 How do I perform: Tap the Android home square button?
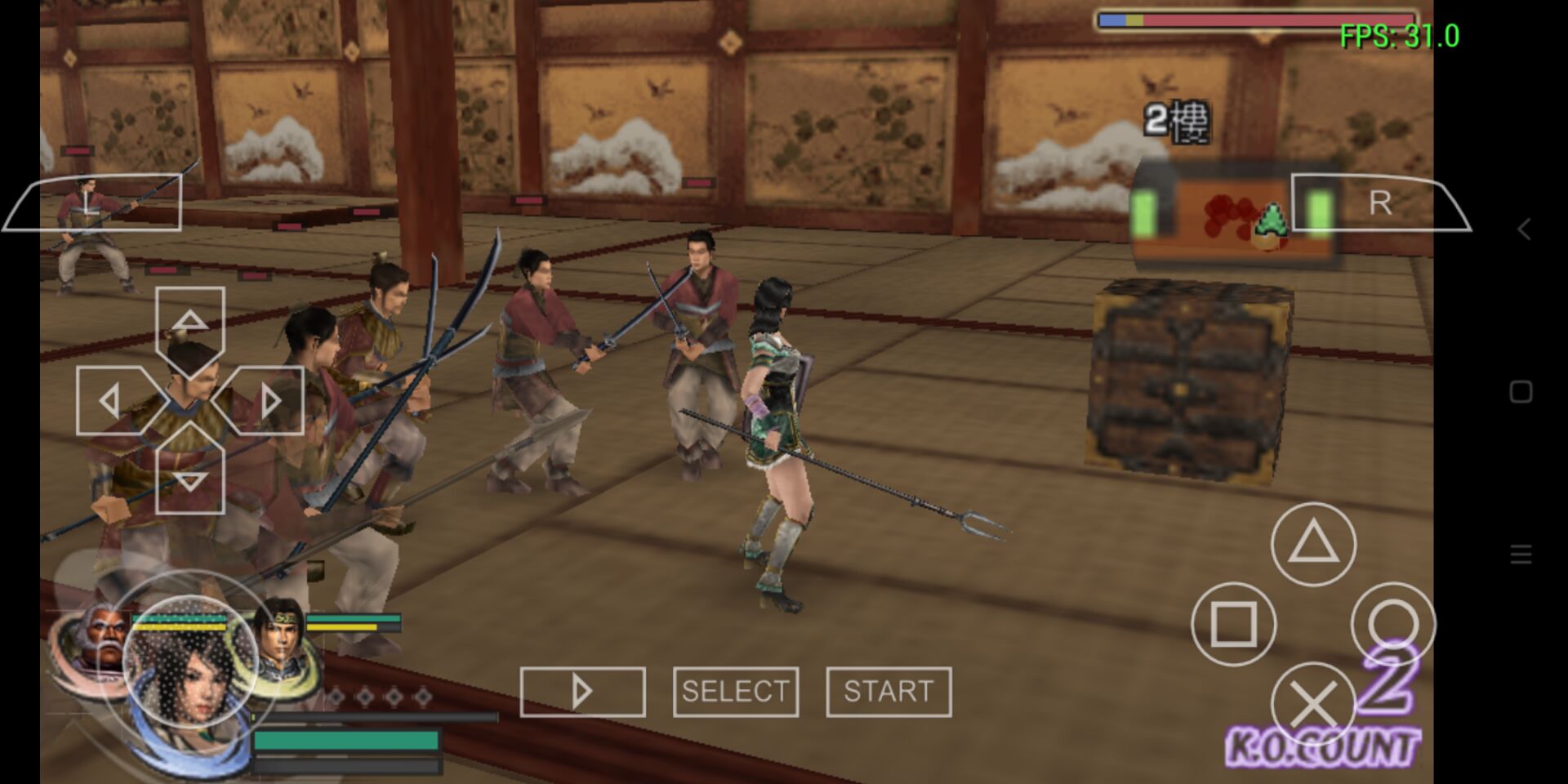tap(1521, 392)
